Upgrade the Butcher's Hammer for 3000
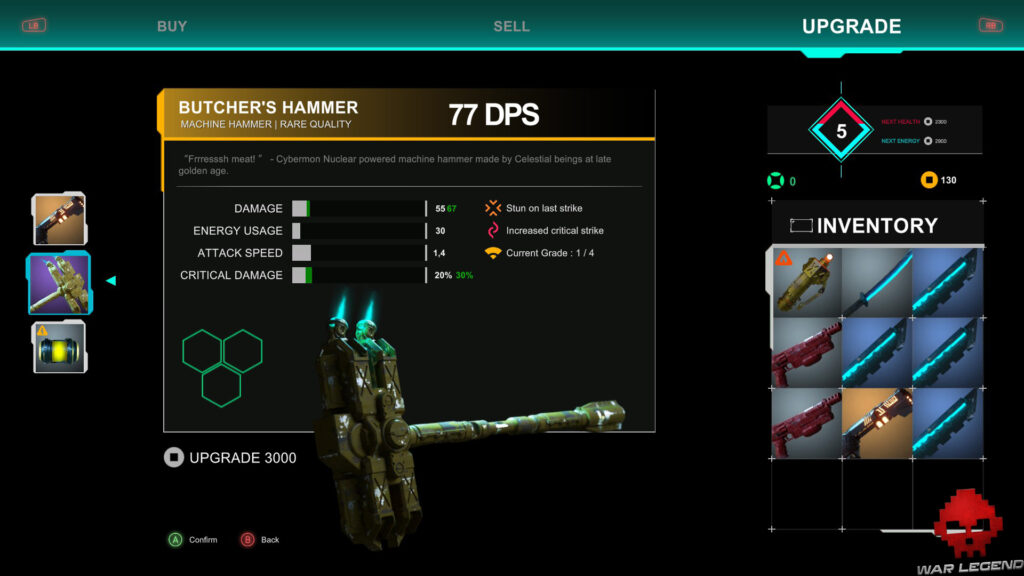1024x576 pixels. coord(231,458)
